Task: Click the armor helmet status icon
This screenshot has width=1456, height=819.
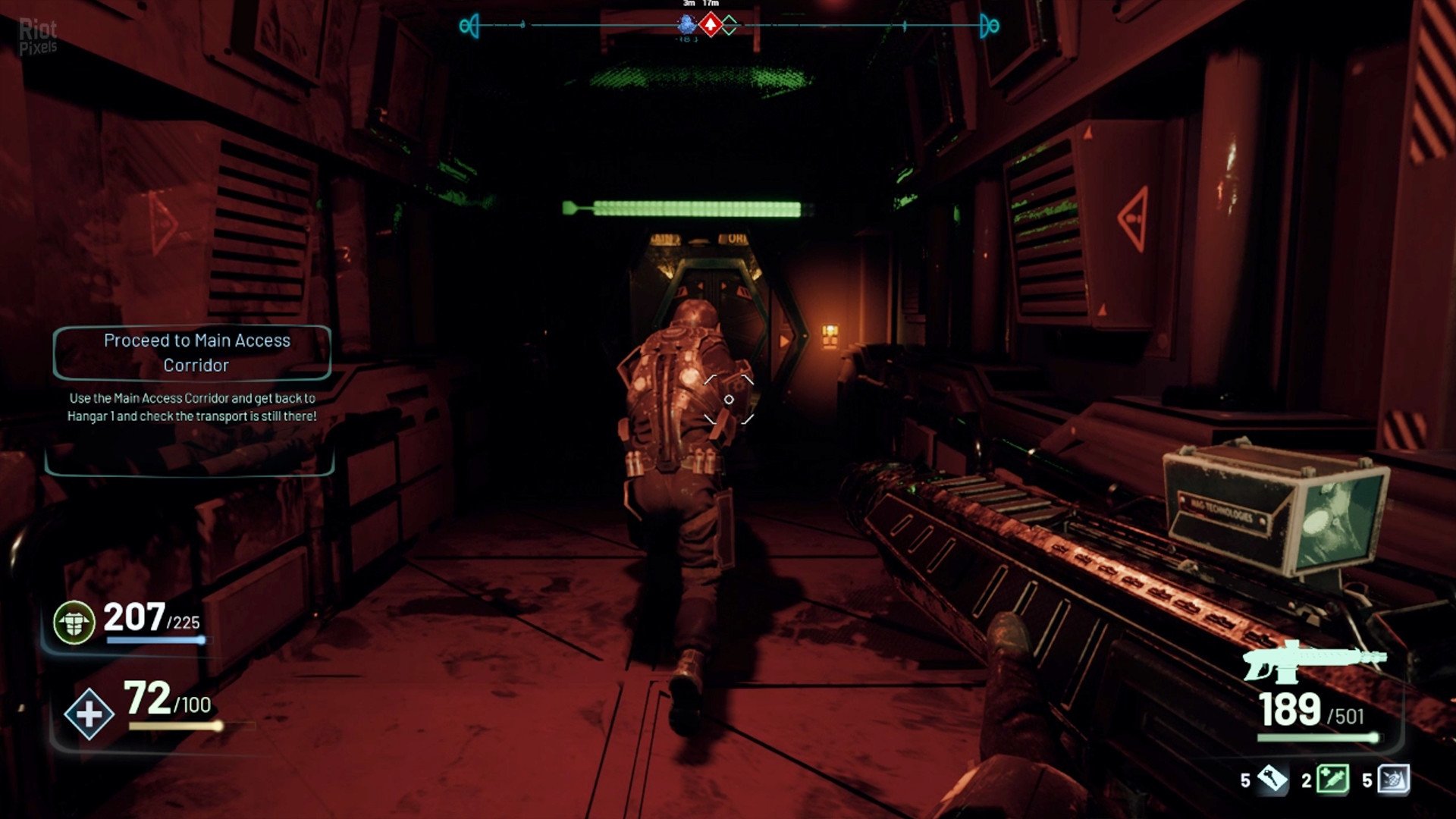Action: pyautogui.click(x=74, y=622)
